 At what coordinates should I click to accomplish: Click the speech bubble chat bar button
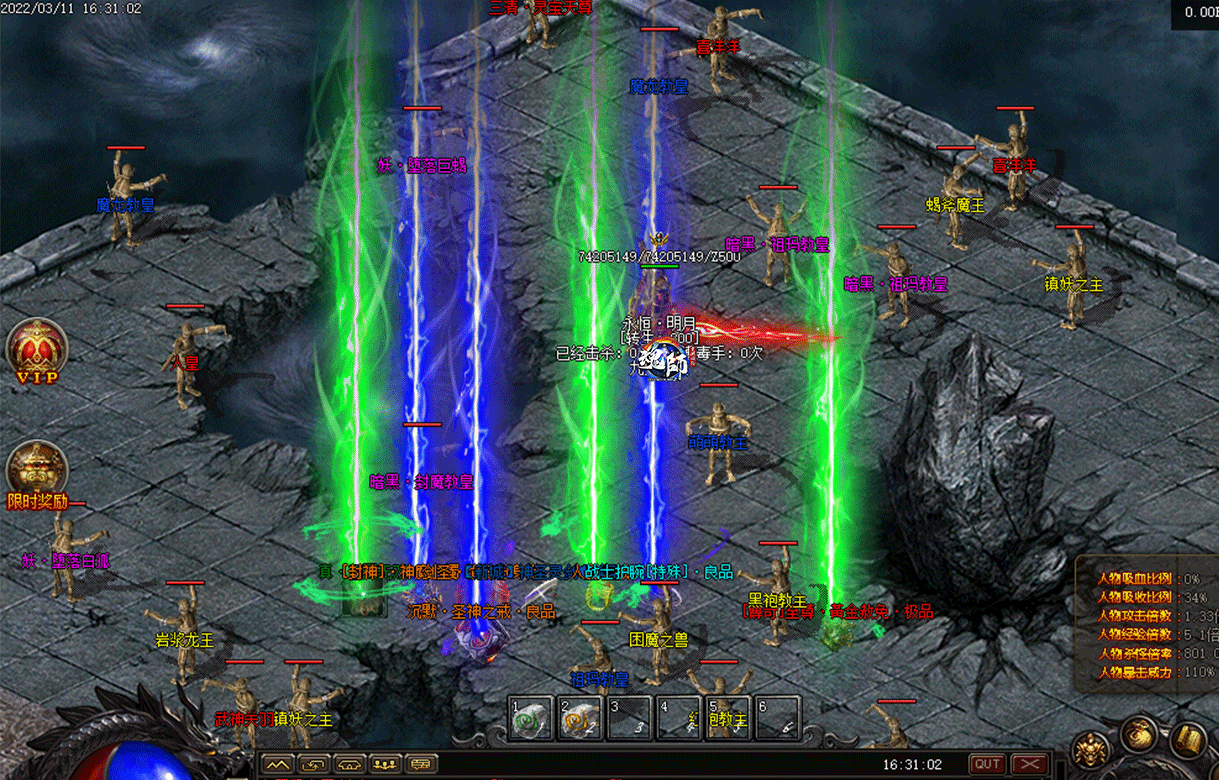421,764
